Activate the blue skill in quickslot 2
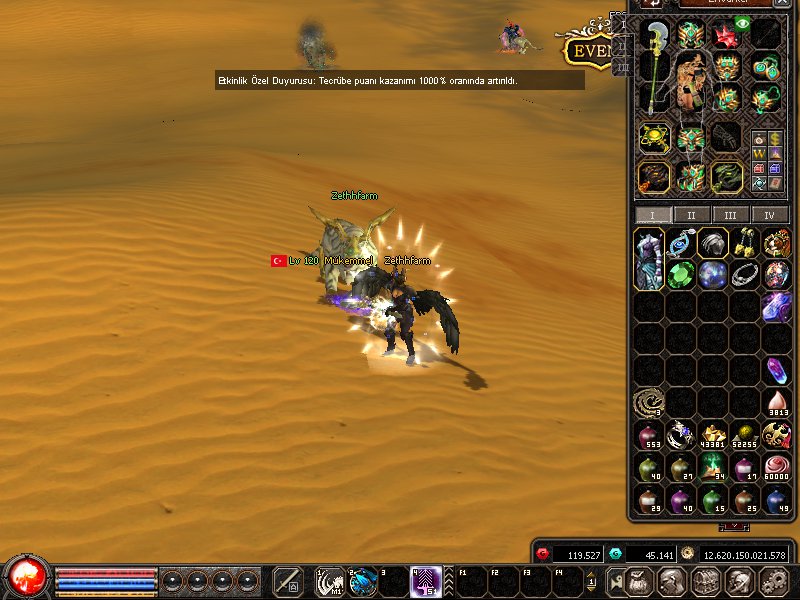The width and height of the screenshot is (800, 600). point(363,580)
